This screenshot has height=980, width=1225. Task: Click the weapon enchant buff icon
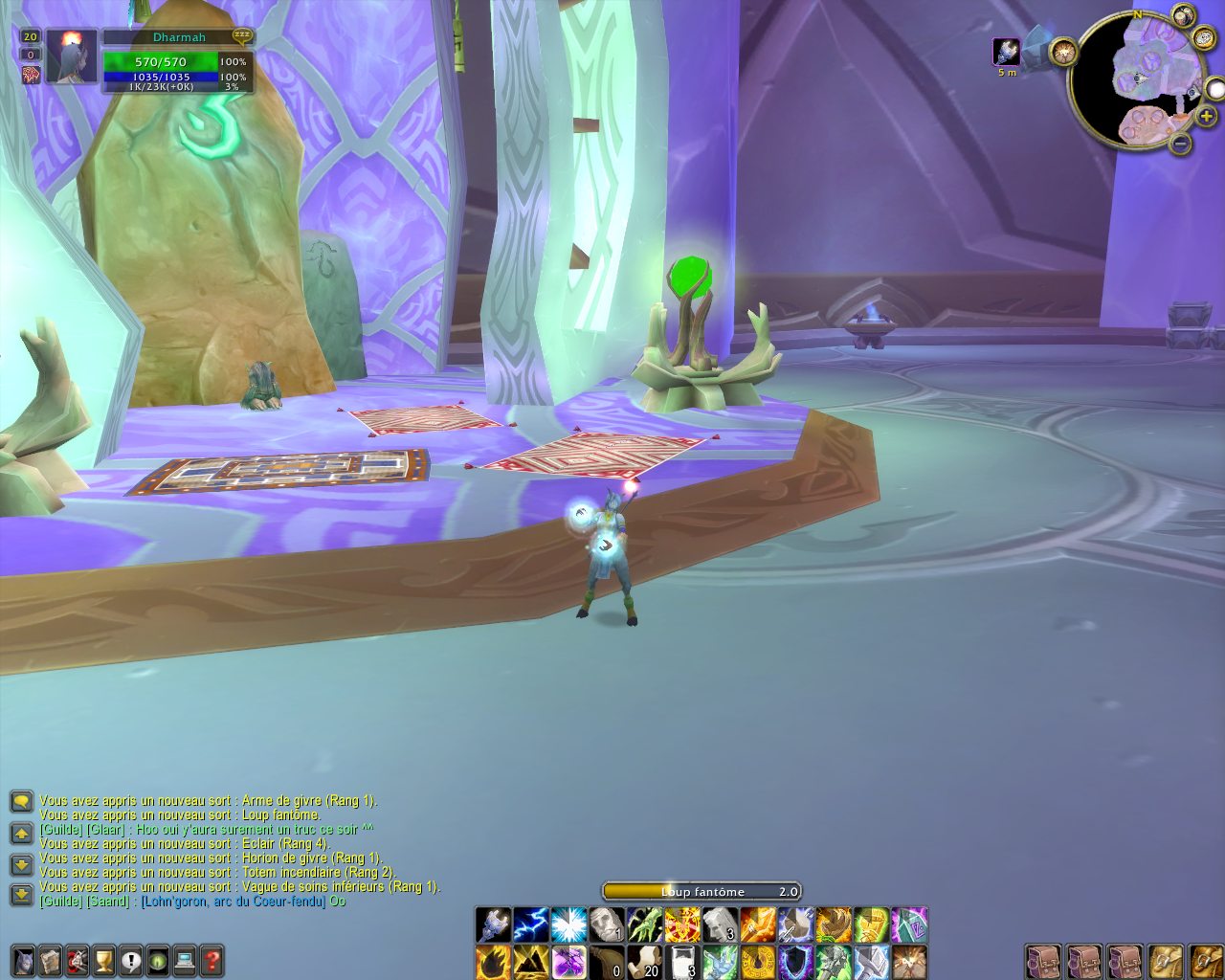pos(1006,52)
